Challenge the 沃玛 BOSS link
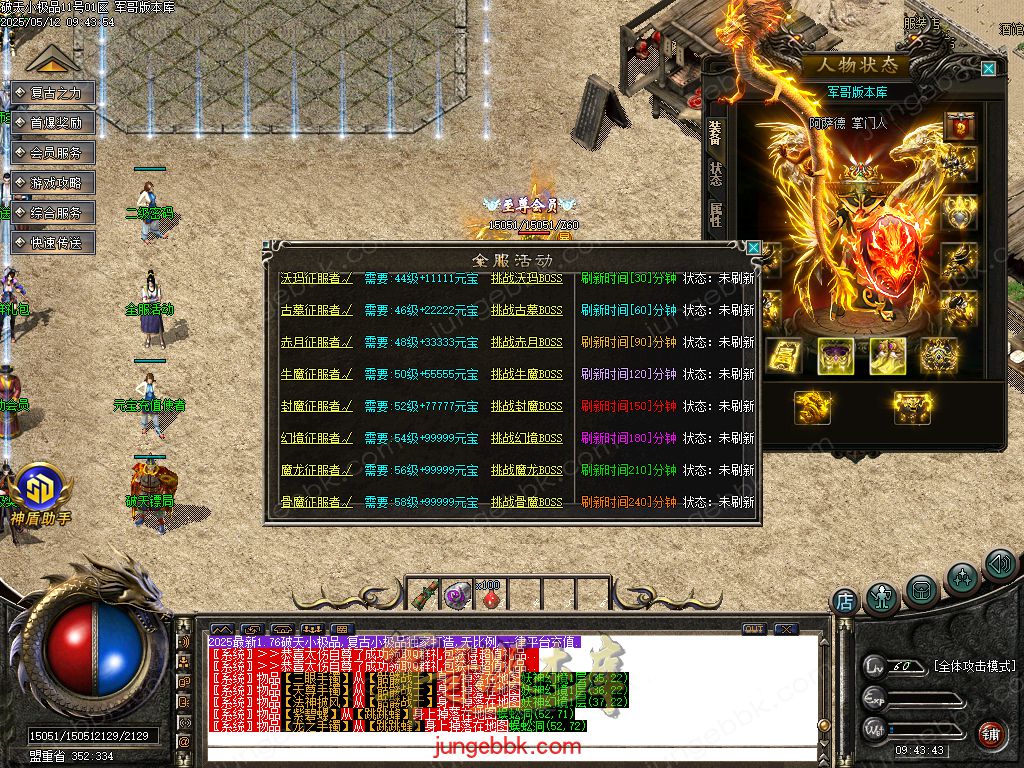 tap(526, 279)
